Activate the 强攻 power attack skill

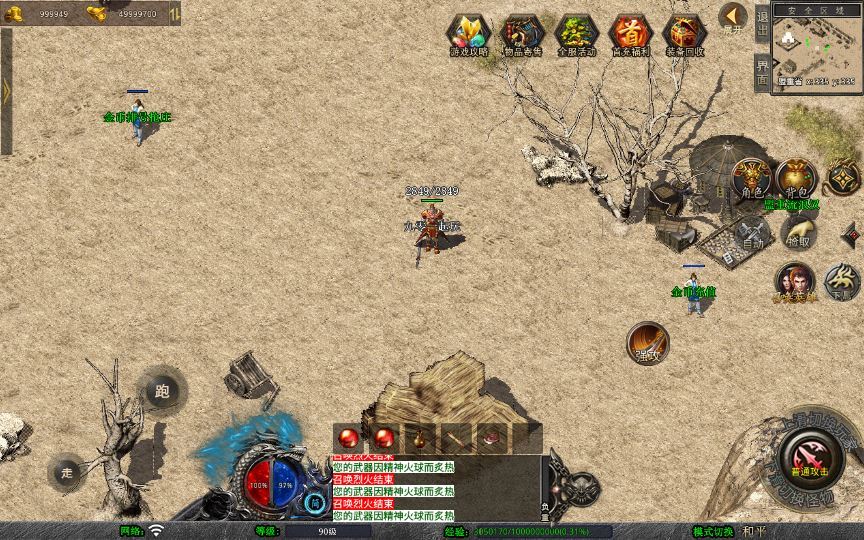[x=648, y=343]
